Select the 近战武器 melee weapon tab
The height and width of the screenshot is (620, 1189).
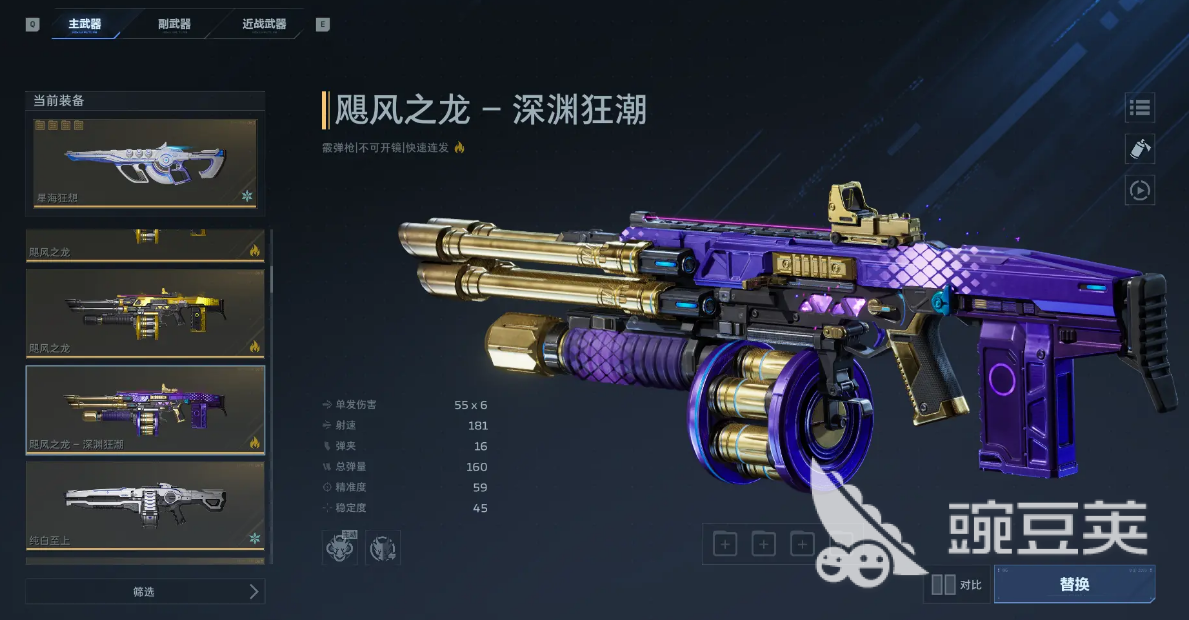pos(264,24)
